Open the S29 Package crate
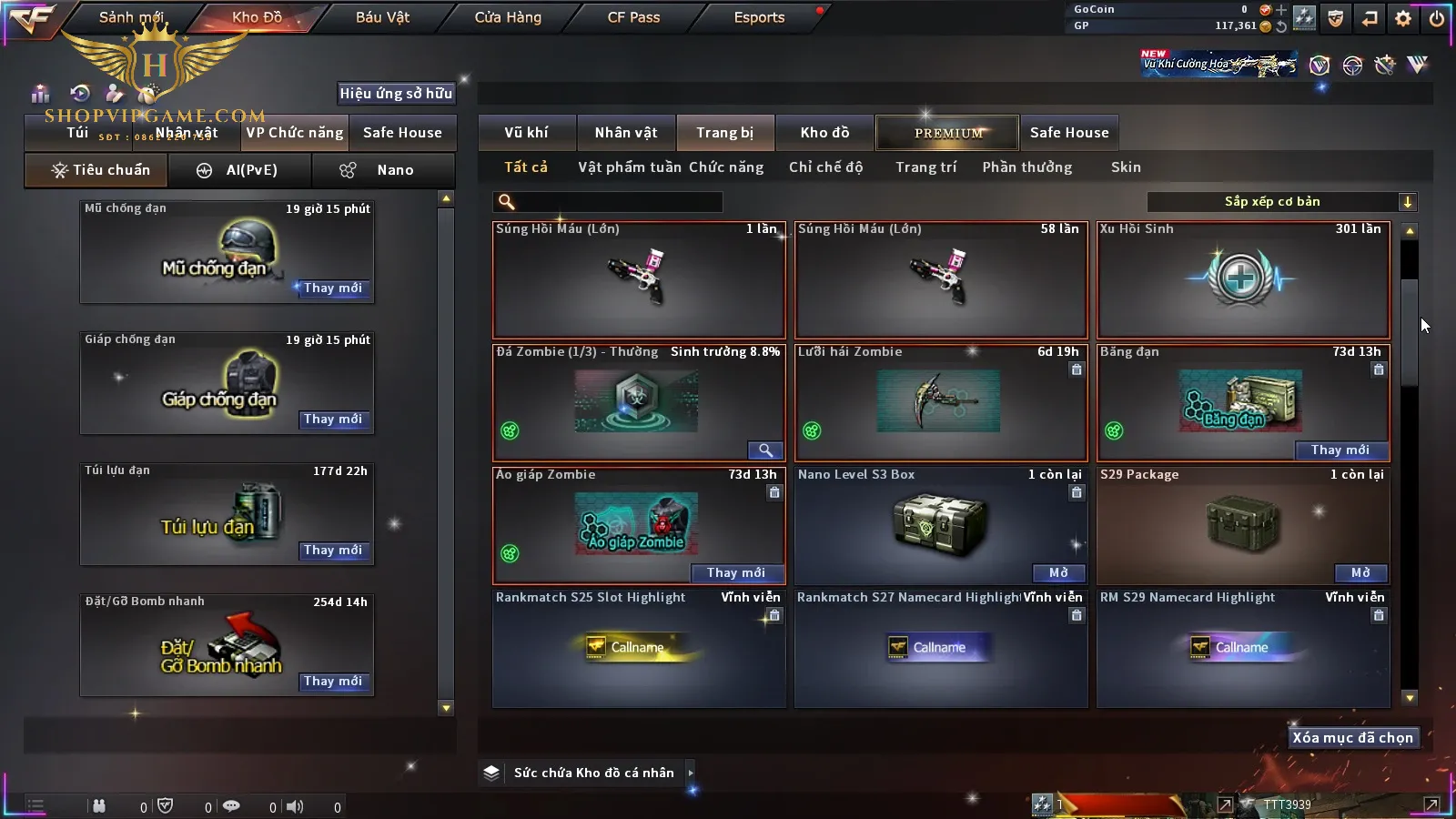This screenshot has width=1456, height=819. (1360, 573)
